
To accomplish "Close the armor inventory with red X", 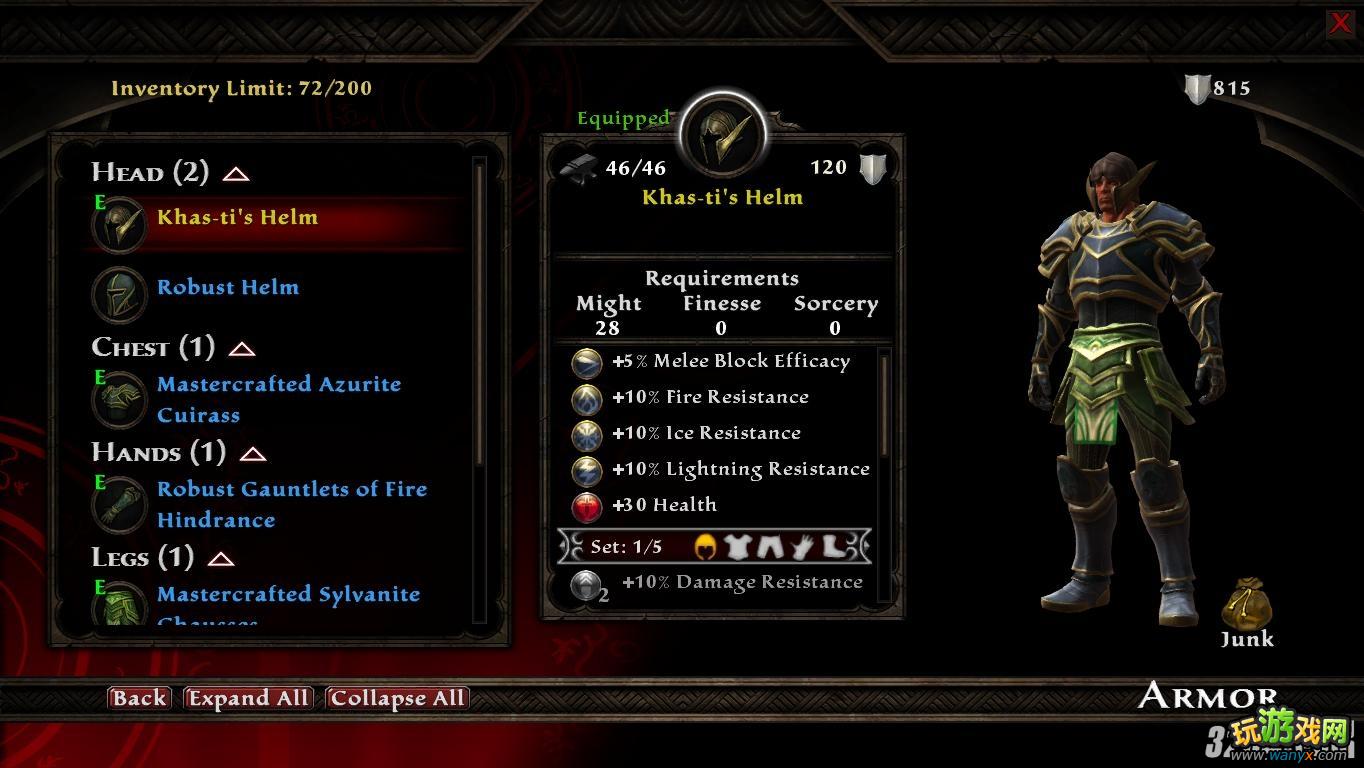I will pos(1340,24).
